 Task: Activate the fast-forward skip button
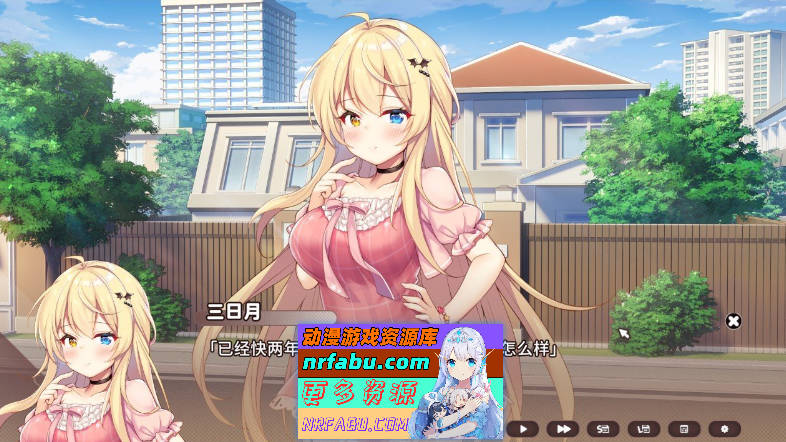[x=563, y=429]
